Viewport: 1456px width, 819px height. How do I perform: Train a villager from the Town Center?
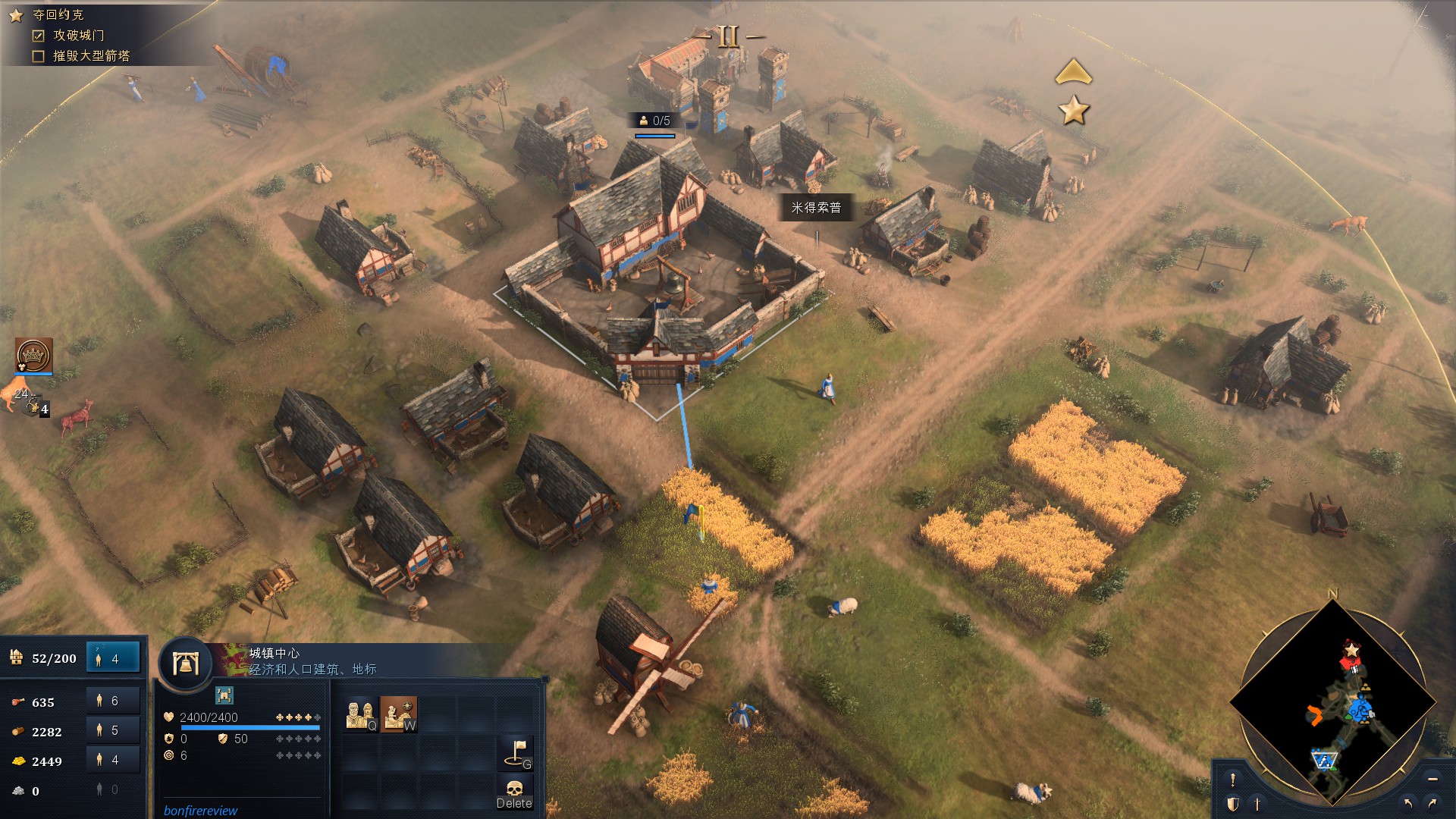click(x=361, y=714)
